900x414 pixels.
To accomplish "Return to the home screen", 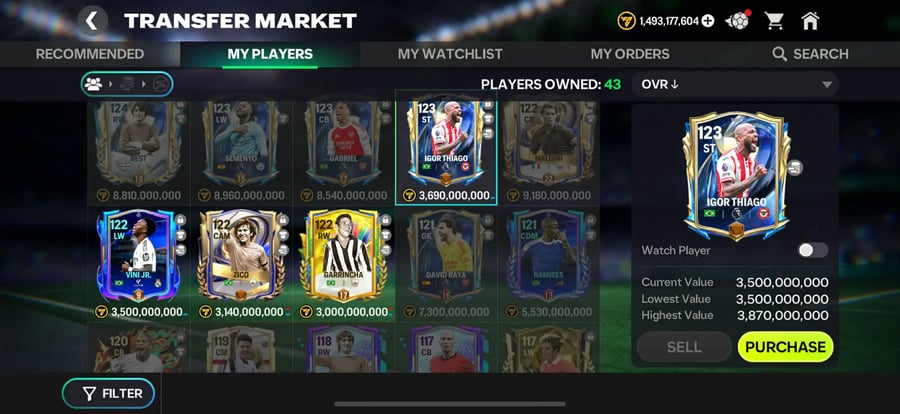I will click(x=810, y=20).
